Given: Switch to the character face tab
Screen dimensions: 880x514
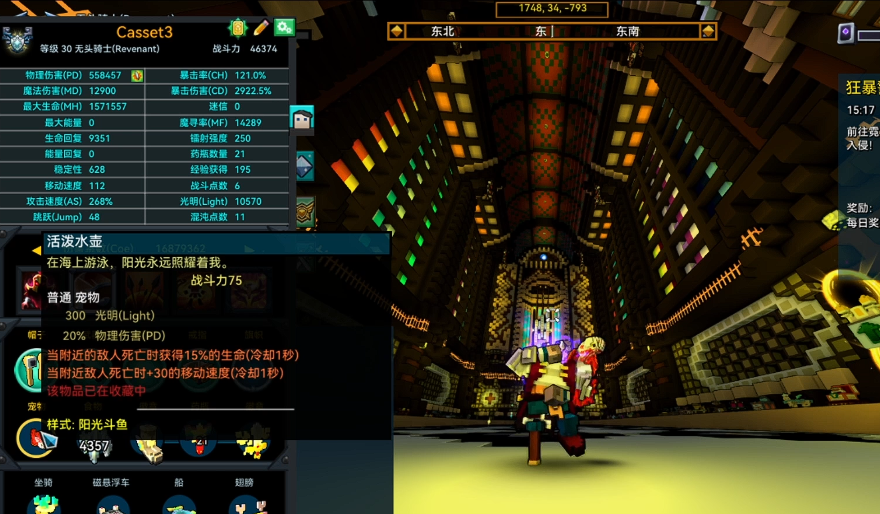Looking at the screenshot, I should click(x=302, y=121).
